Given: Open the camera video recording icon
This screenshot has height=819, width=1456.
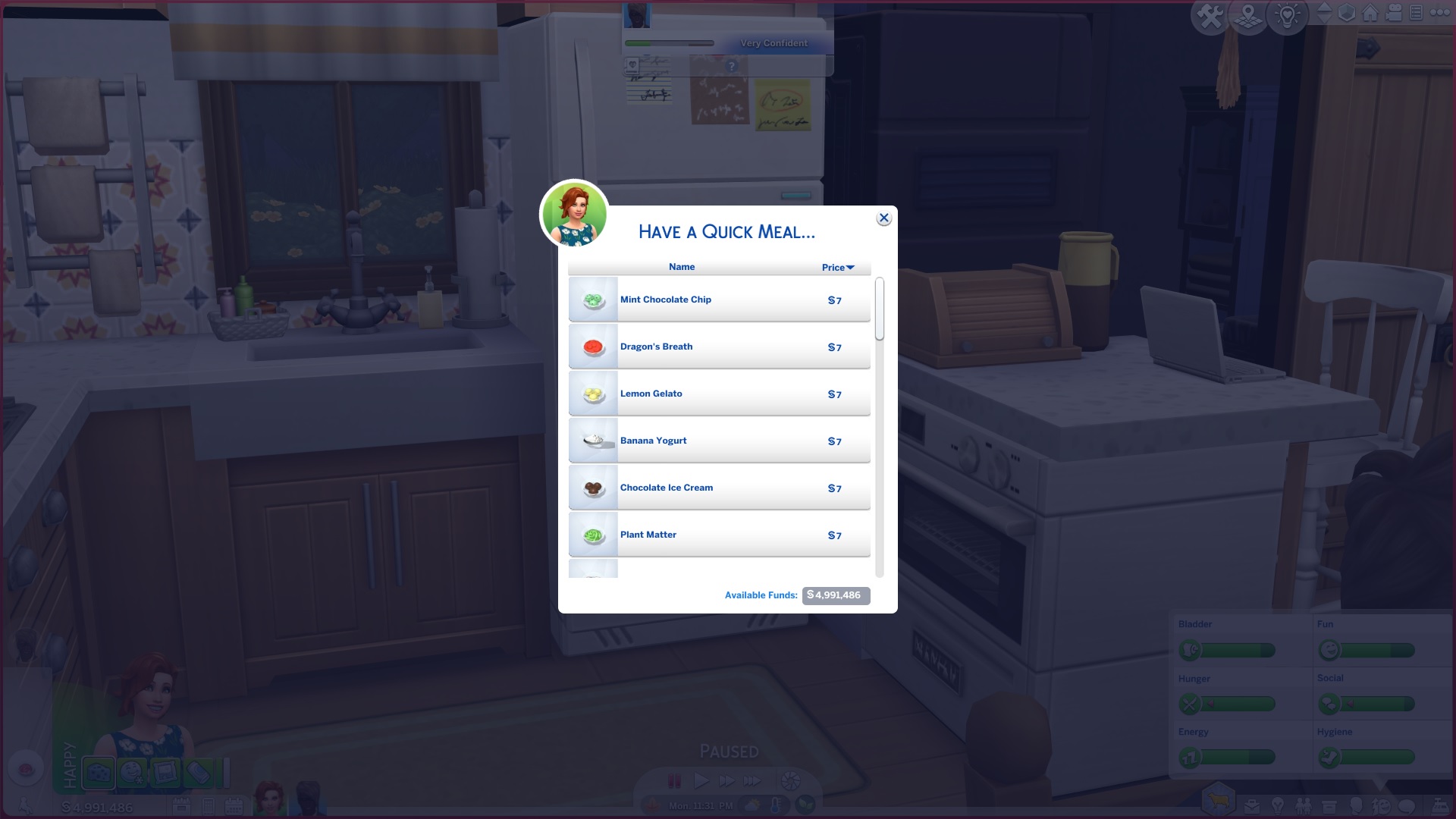Looking at the screenshot, I should click(1394, 12).
